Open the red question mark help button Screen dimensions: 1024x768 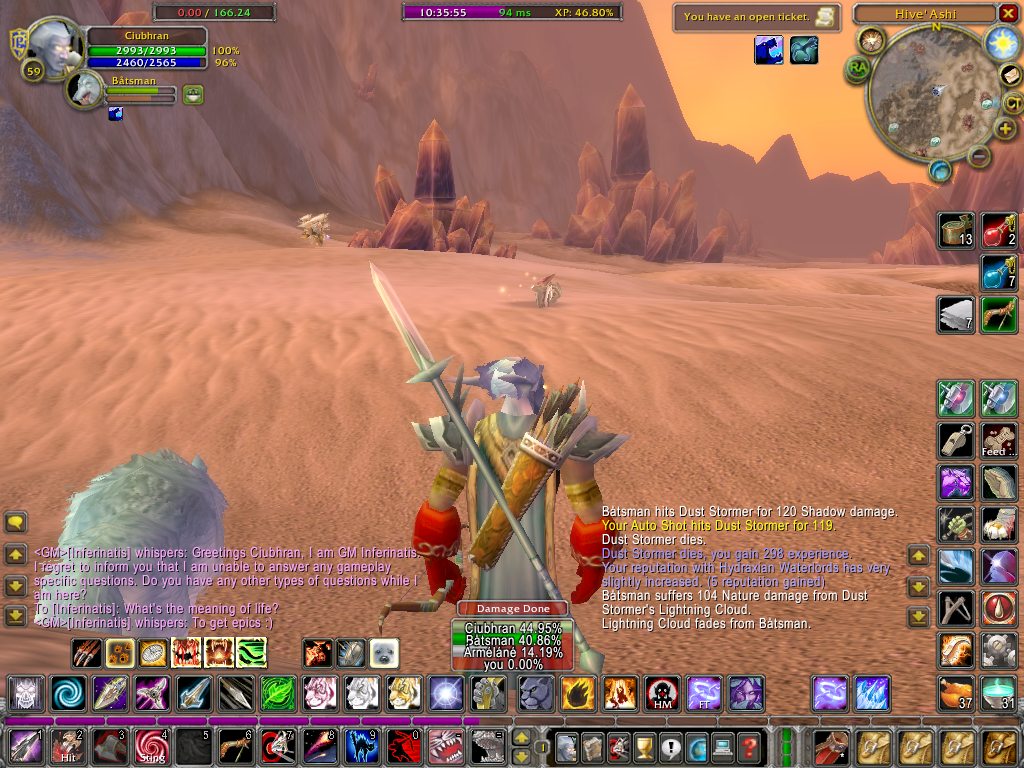(750, 747)
